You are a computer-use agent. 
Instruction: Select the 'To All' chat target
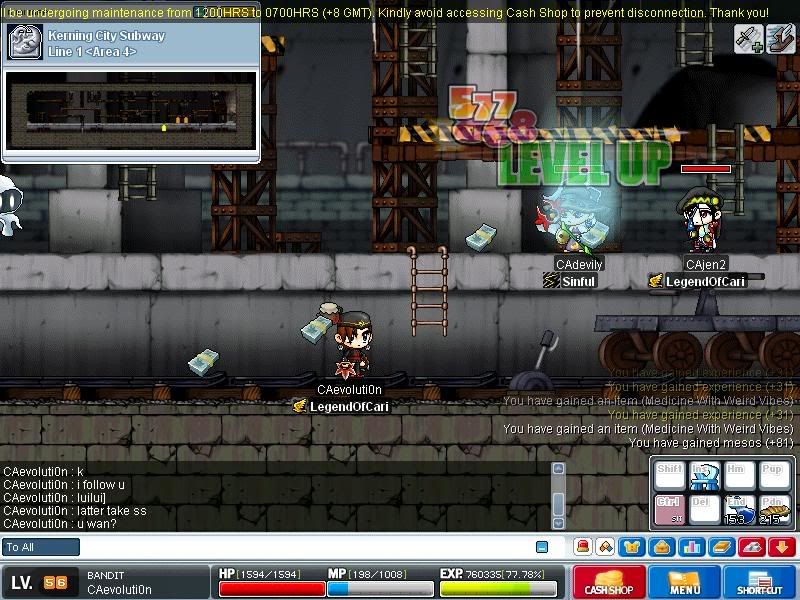(41, 547)
